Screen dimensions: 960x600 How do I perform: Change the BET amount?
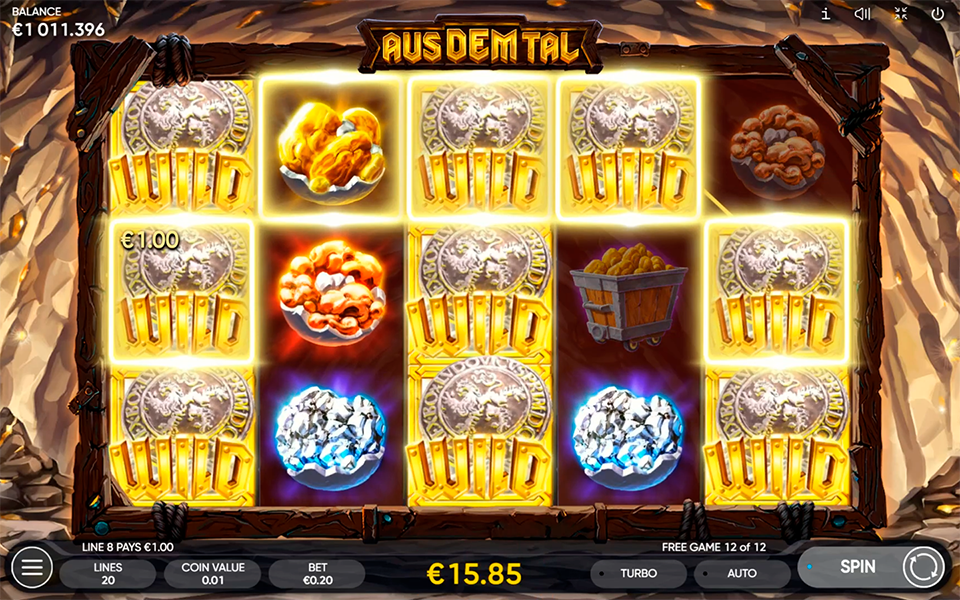pyautogui.click(x=317, y=573)
